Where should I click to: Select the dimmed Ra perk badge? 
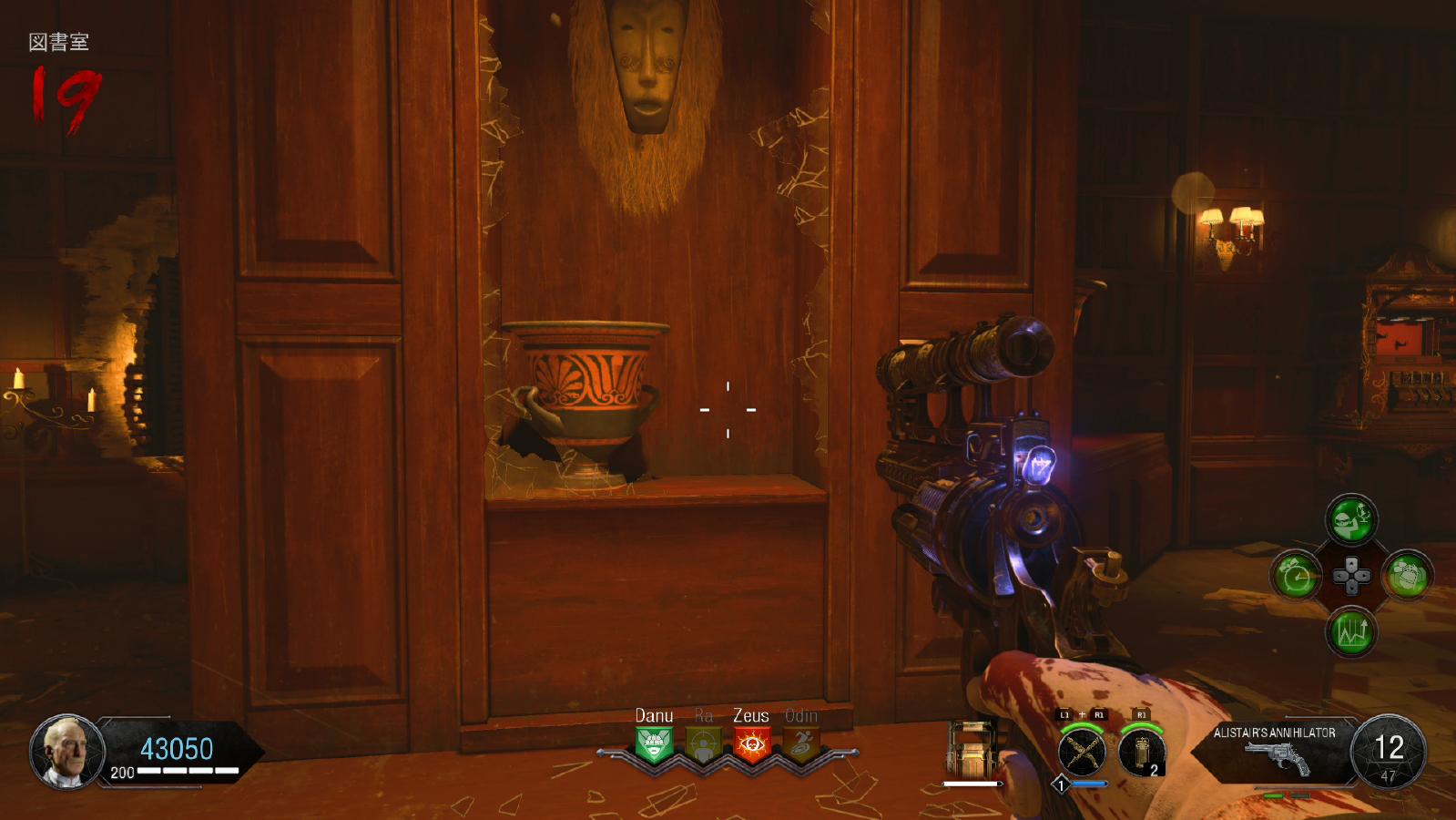(703, 744)
